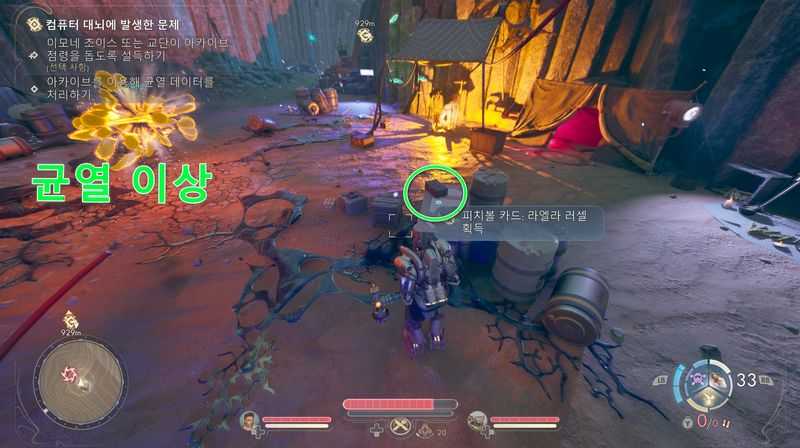Screen dimensions: 800x448
Task: Activate the crossed-tools icon under the health bar
Action: (x=400, y=427)
